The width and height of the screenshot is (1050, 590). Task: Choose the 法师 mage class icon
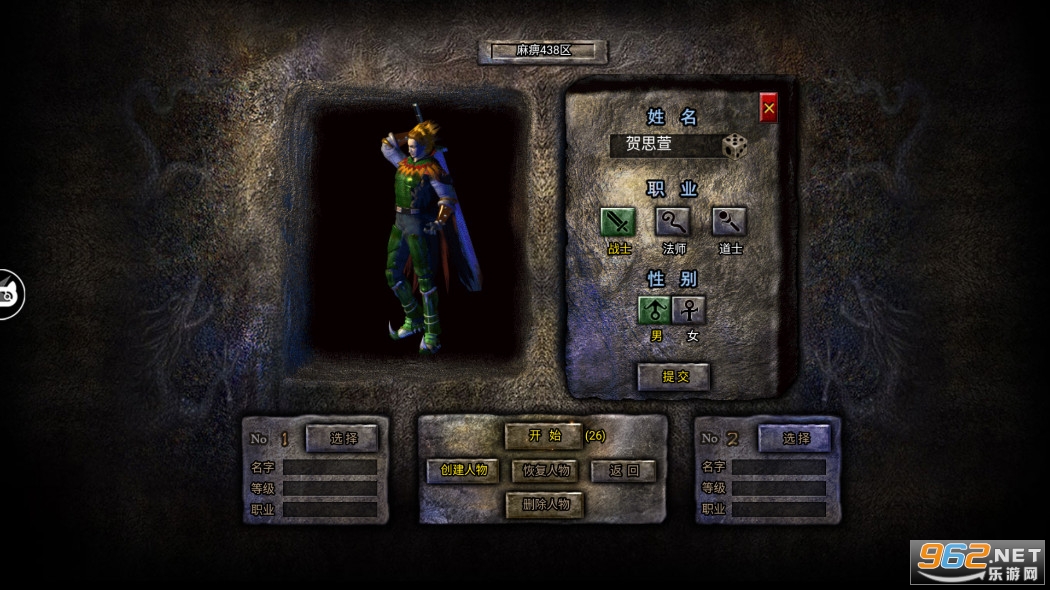673,221
